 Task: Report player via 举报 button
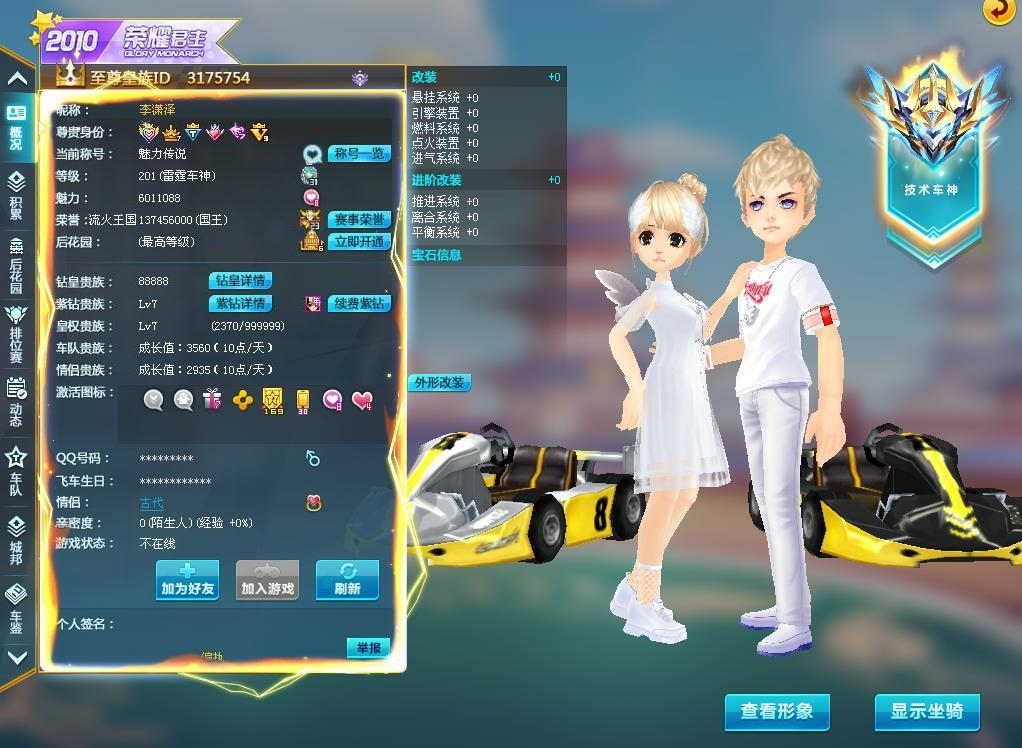(x=368, y=648)
